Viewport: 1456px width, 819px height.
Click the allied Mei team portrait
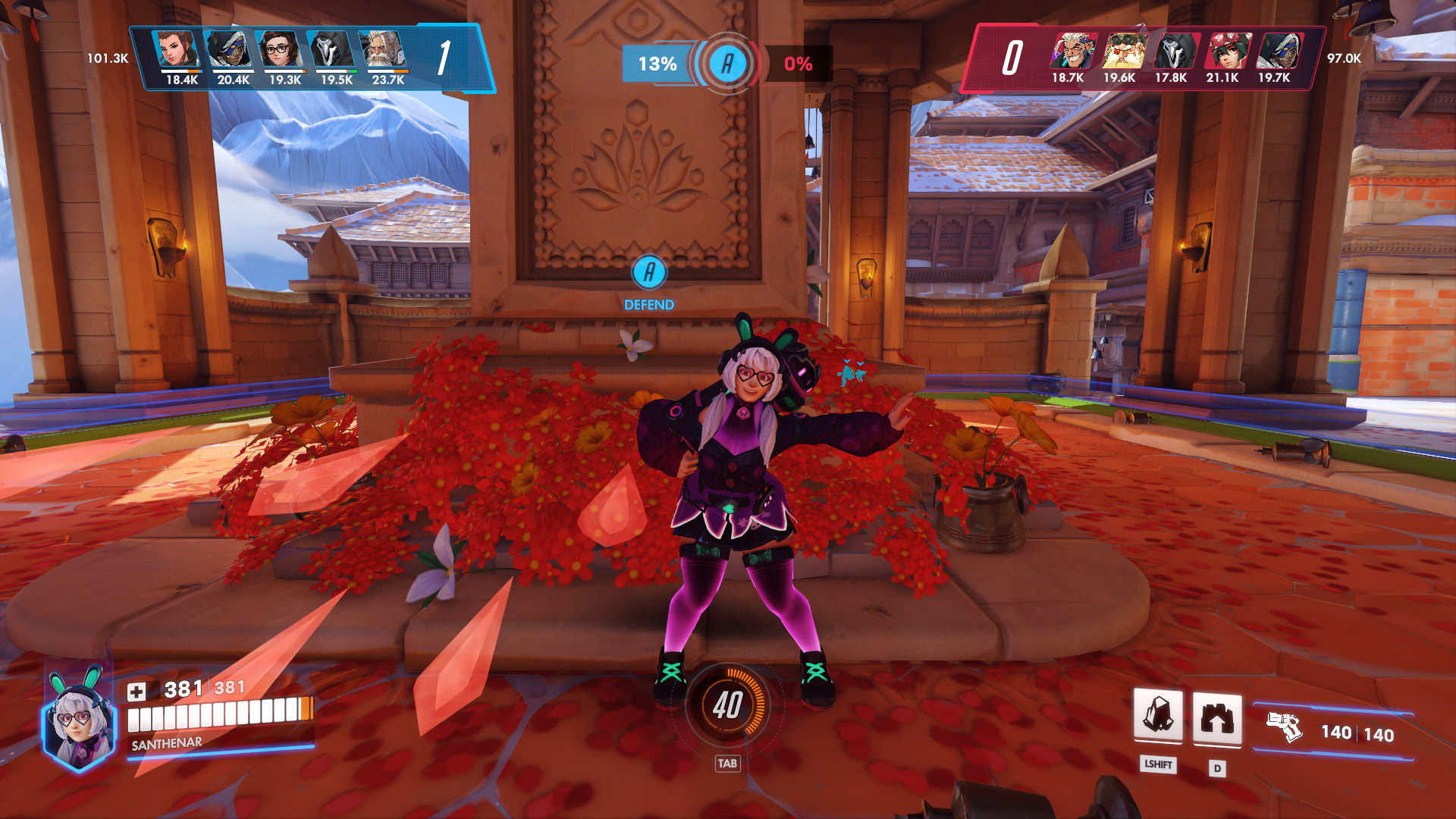pyautogui.click(x=280, y=49)
